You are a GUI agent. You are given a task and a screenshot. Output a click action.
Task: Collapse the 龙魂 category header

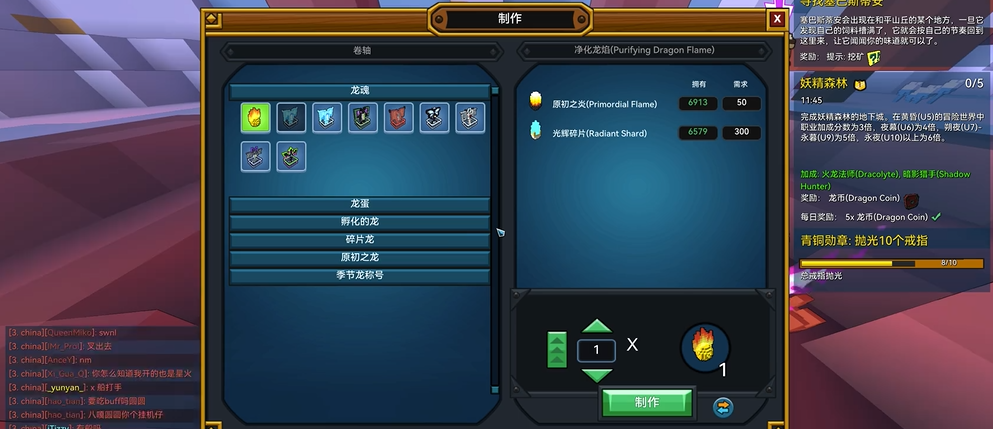pos(360,91)
